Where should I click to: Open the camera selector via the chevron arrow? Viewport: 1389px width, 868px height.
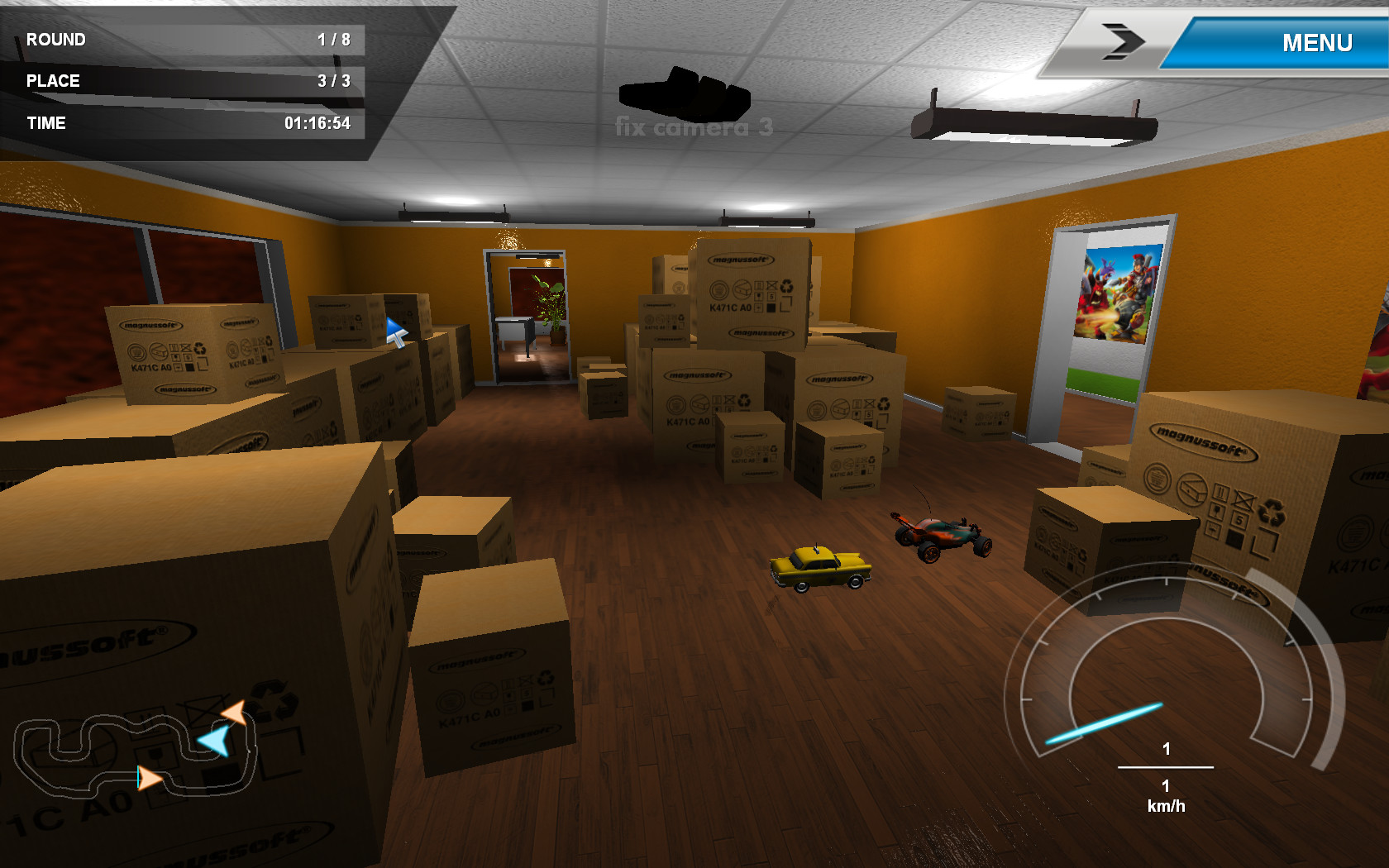[x=1123, y=40]
